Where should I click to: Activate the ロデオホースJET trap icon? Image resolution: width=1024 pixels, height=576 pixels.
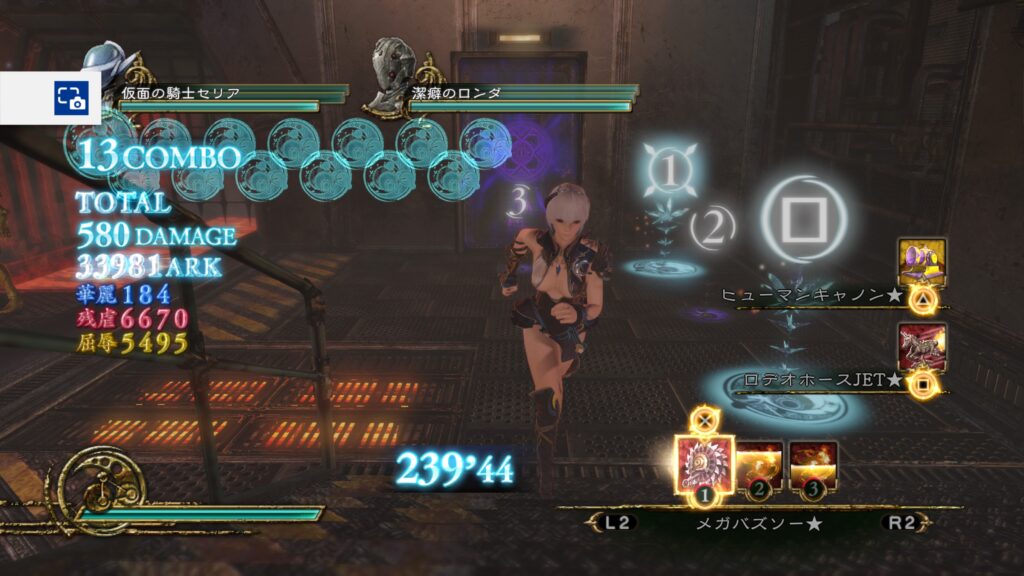[x=922, y=347]
